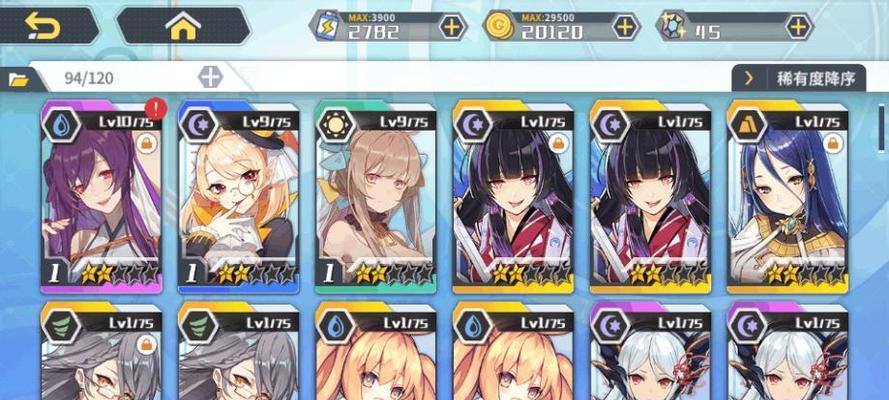Buy more gold coins via the plus button

[626, 27]
